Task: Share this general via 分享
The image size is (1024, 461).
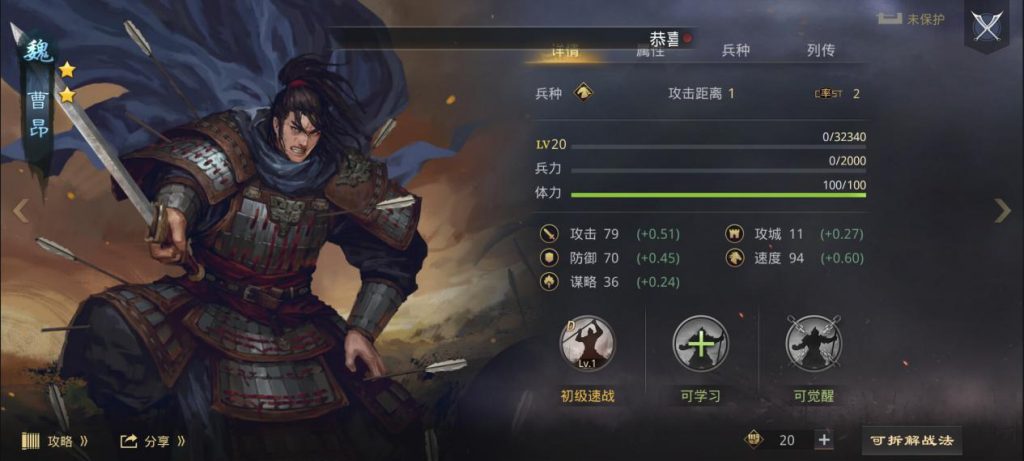Action: (153, 440)
